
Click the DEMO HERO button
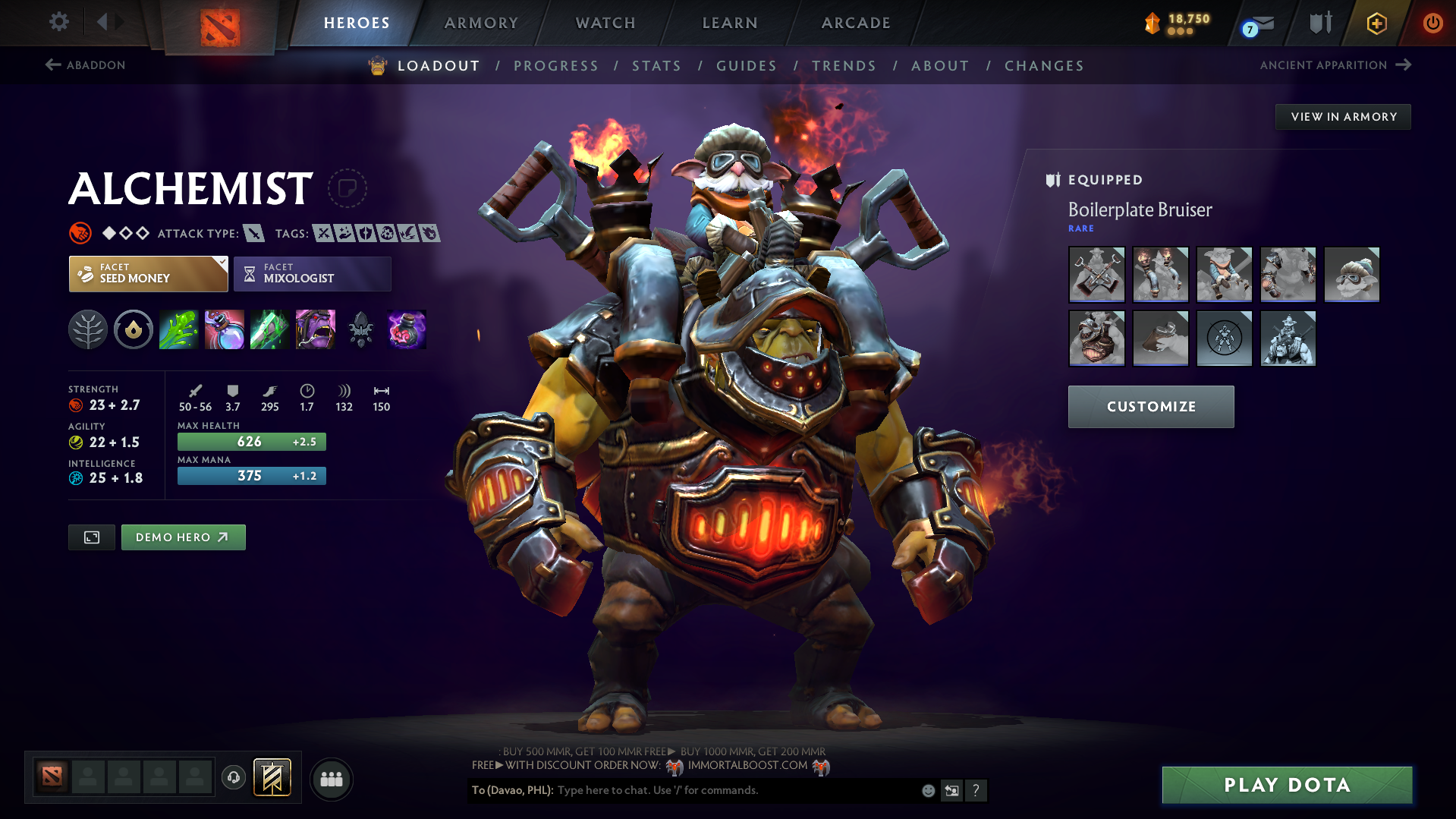[183, 537]
